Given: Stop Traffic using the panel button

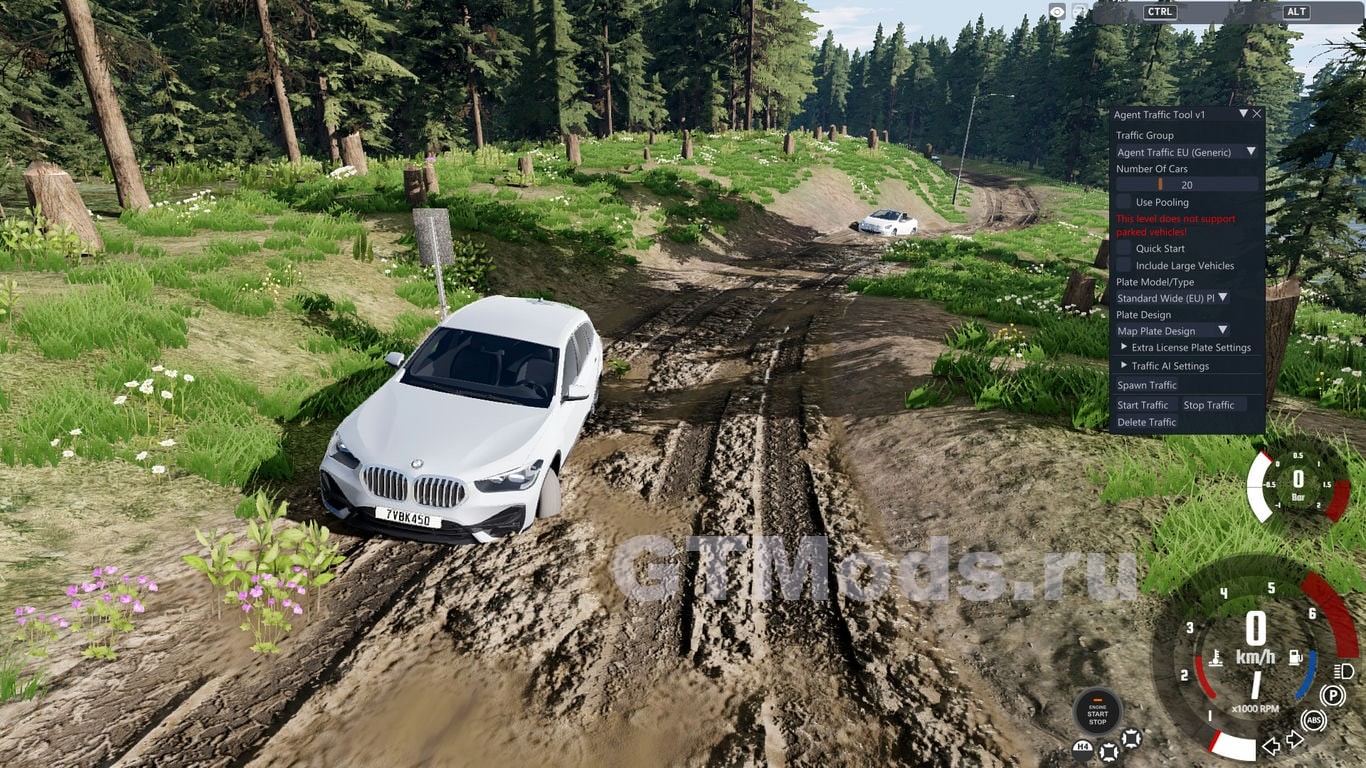Looking at the screenshot, I should [x=1208, y=405].
